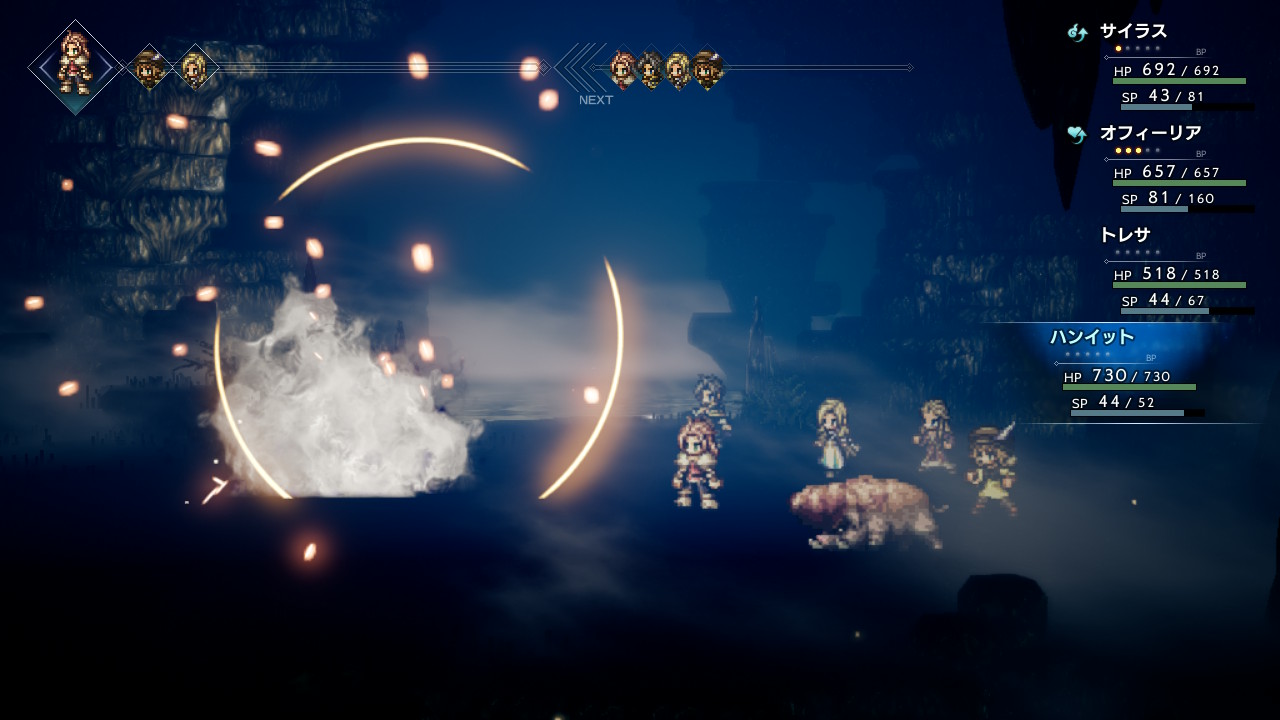Click Tressa's portrait in the current turn order
The width and height of the screenshot is (1280, 720).
point(150,68)
